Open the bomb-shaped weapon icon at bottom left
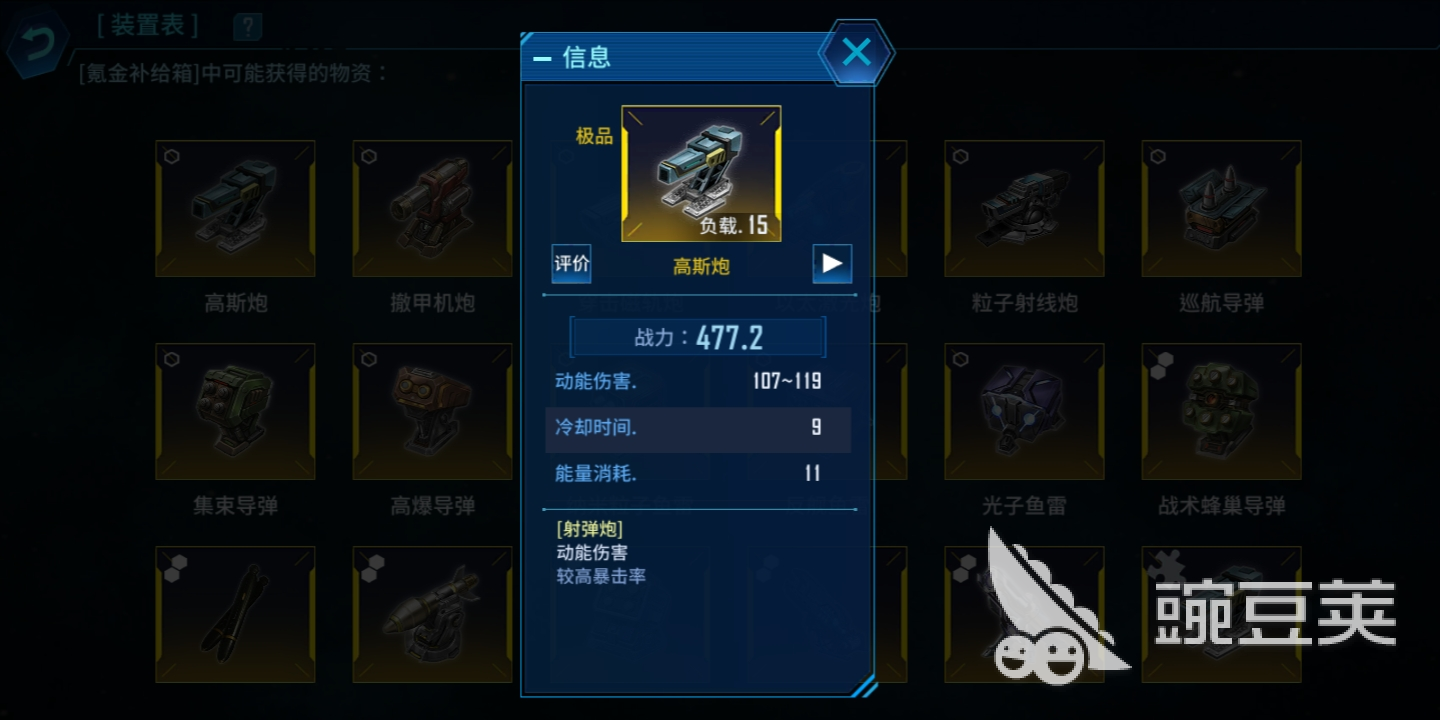Image resolution: width=1440 pixels, height=720 pixels. point(432,612)
